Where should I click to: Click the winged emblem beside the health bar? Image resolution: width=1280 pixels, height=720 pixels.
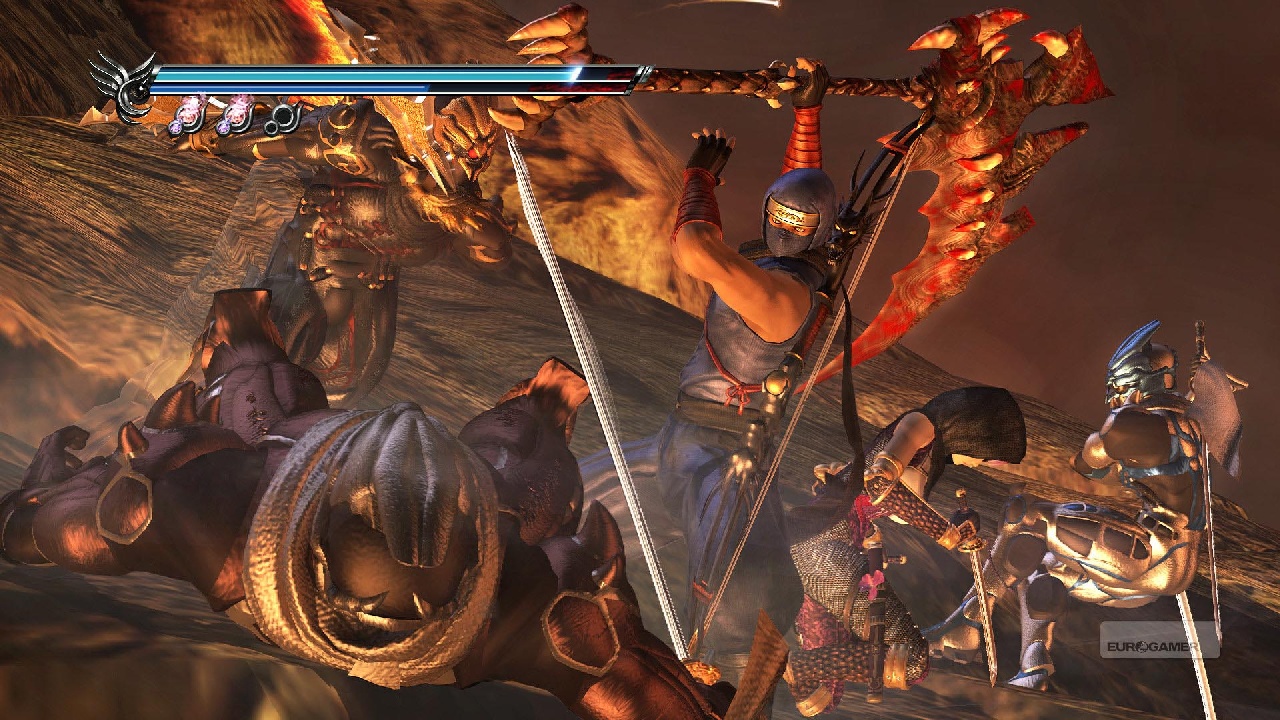coord(124,87)
